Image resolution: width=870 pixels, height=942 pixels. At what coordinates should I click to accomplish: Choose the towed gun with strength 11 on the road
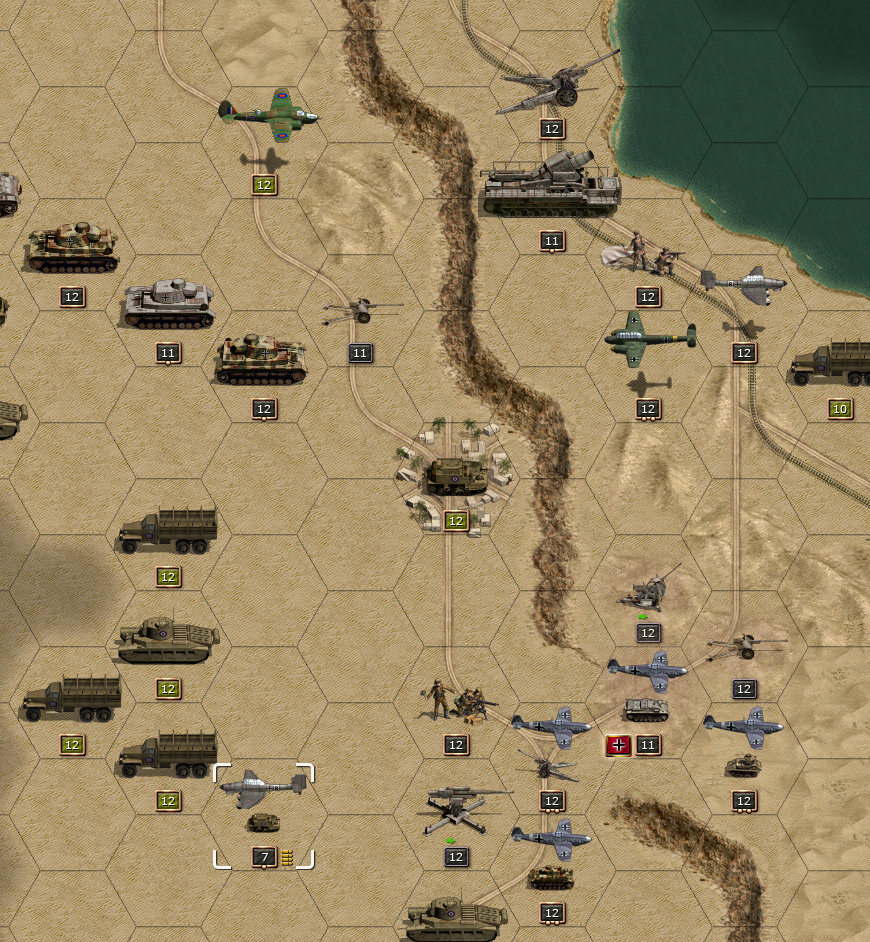[x=360, y=312]
